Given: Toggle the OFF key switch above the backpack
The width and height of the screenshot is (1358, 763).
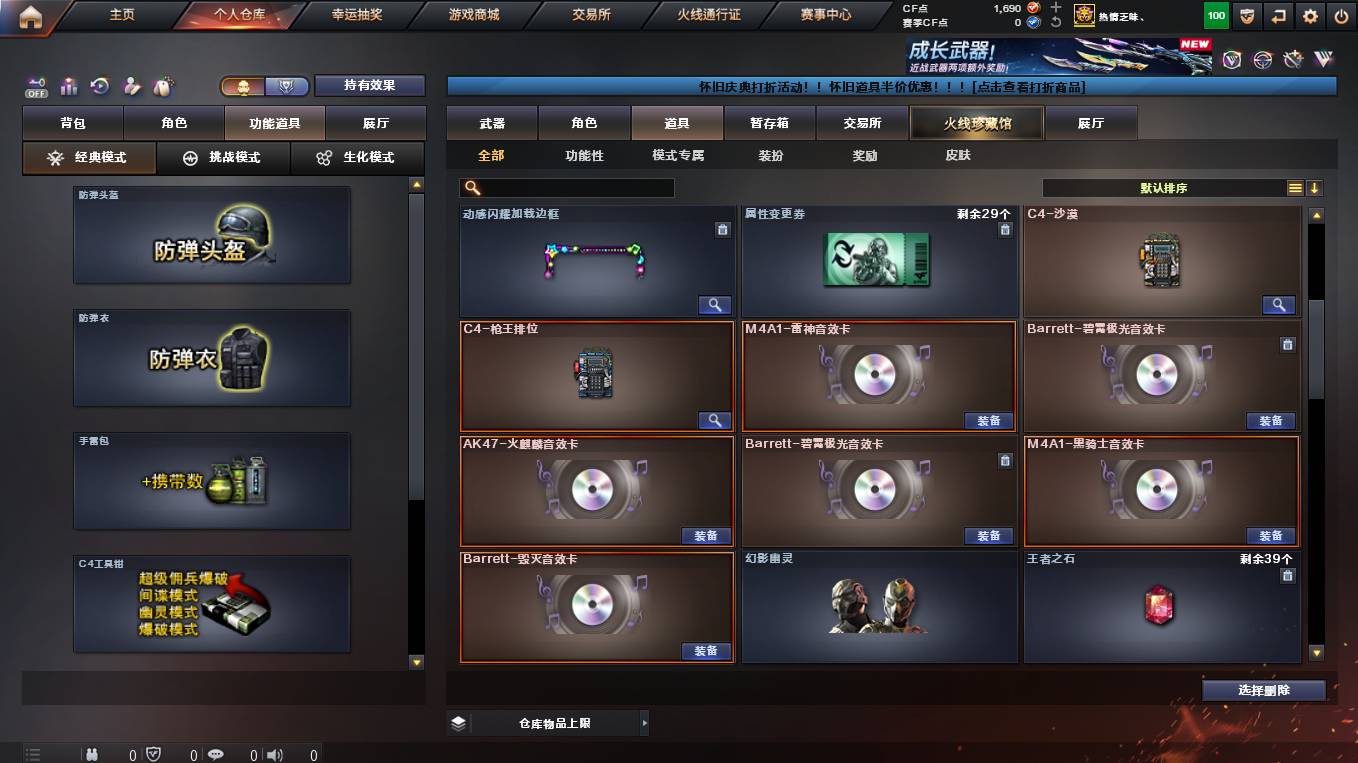Looking at the screenshot, I should coord(37,87).
